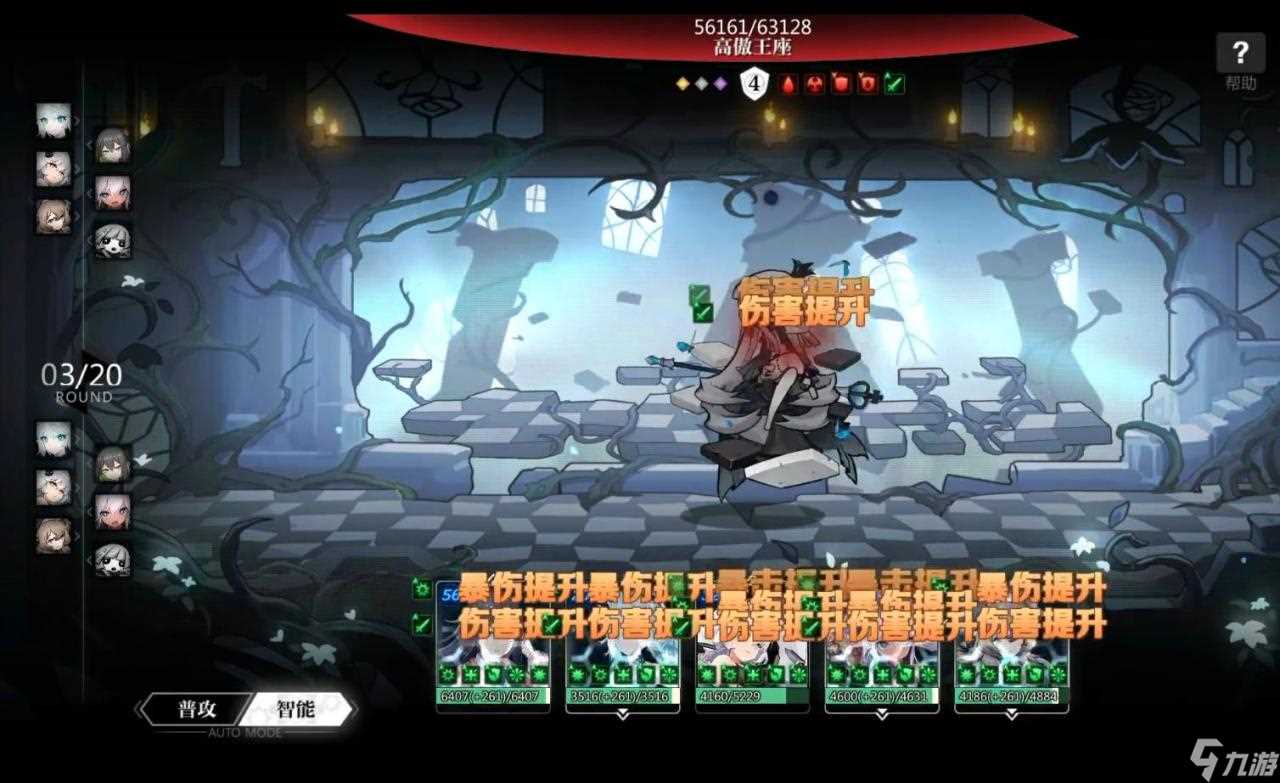The image size is (1280, 783).
Task: Switch auto mode to 智能
Action: point(298,710)
